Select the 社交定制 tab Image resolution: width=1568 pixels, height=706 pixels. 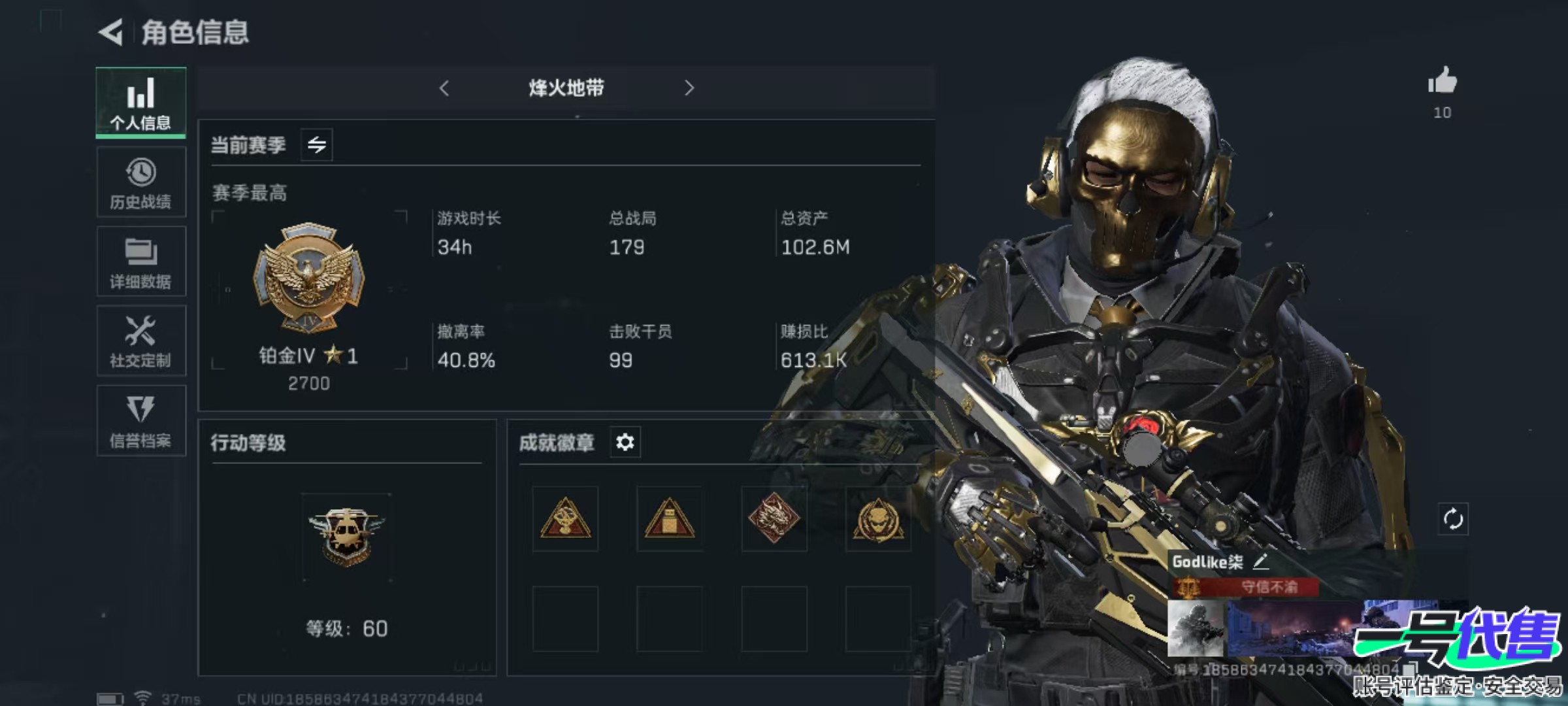click(x=140, y=341)
